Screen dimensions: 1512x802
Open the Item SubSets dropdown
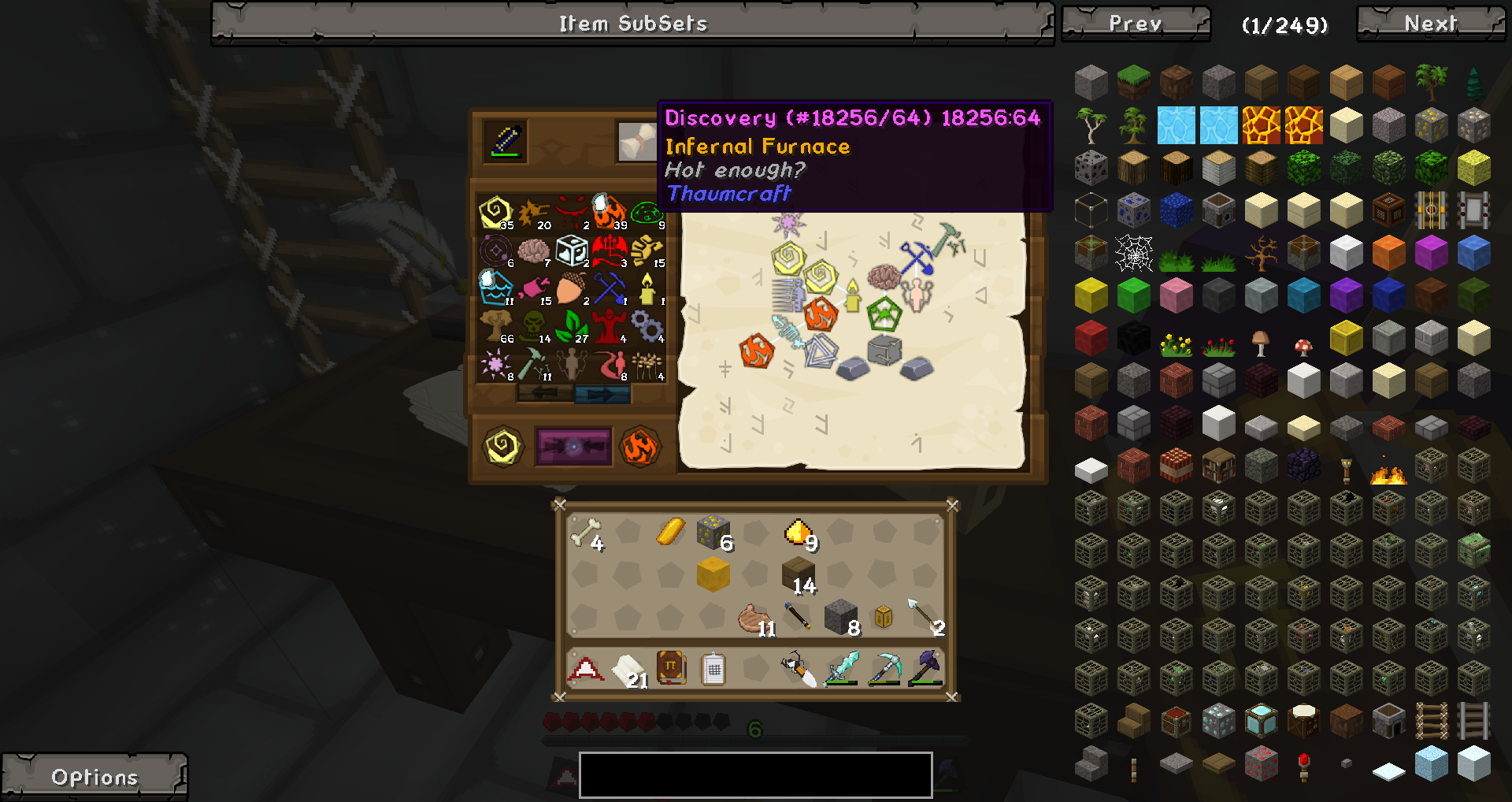click(x=632, y=24)
